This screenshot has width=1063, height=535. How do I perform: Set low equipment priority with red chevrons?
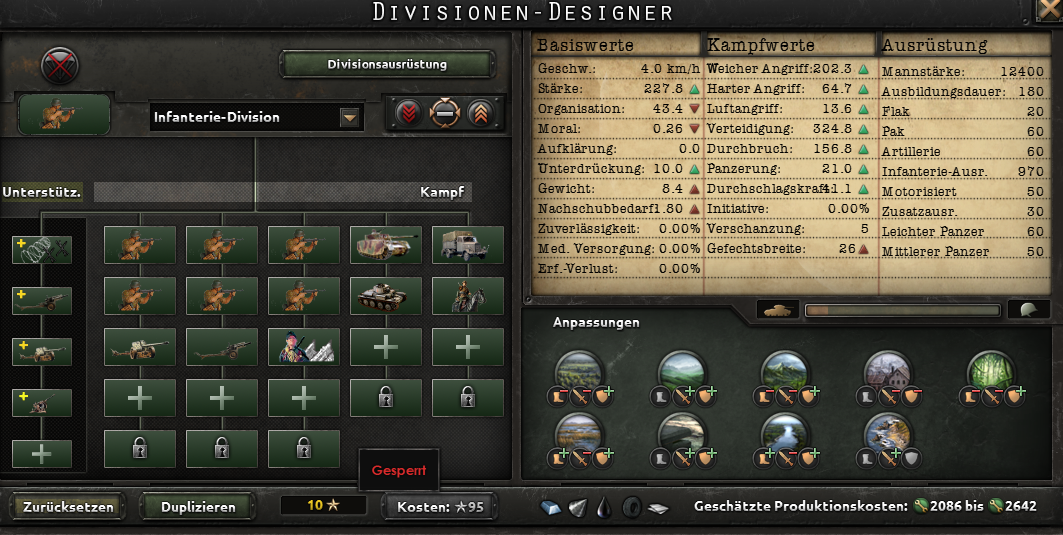click(x=407, y=114)
